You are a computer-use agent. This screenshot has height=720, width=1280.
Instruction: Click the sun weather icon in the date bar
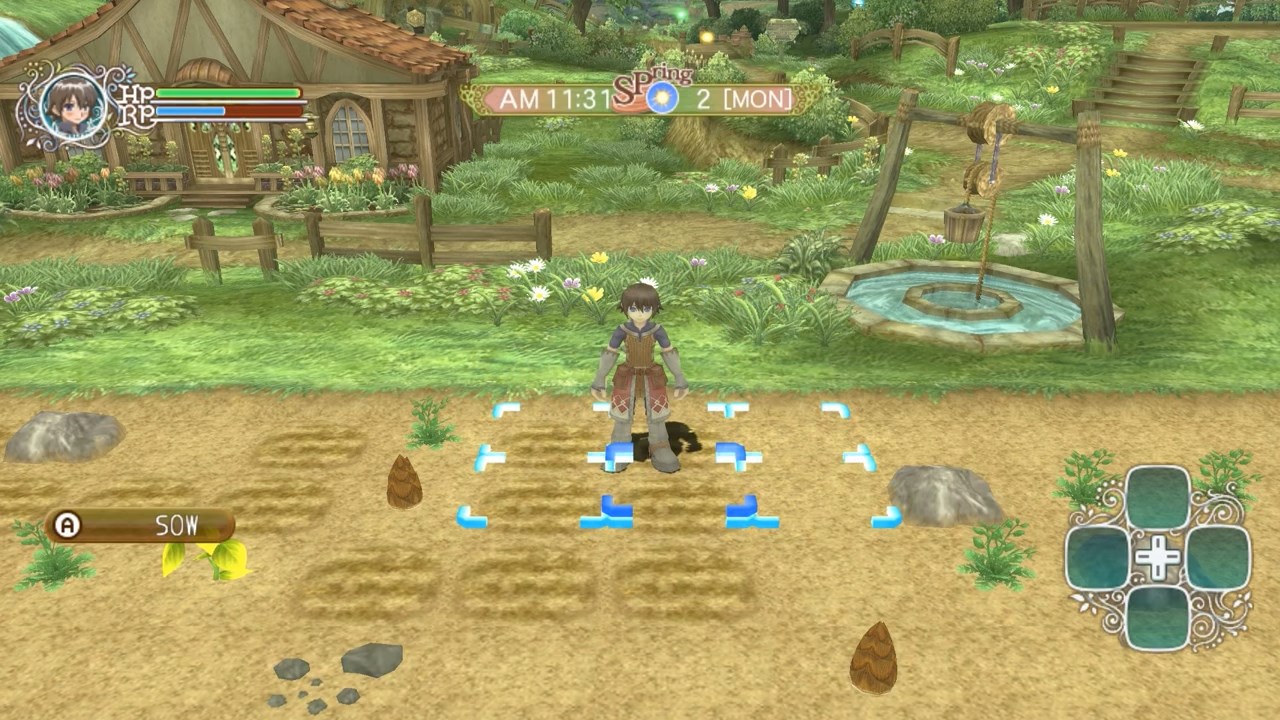click(x=664, y=95)
